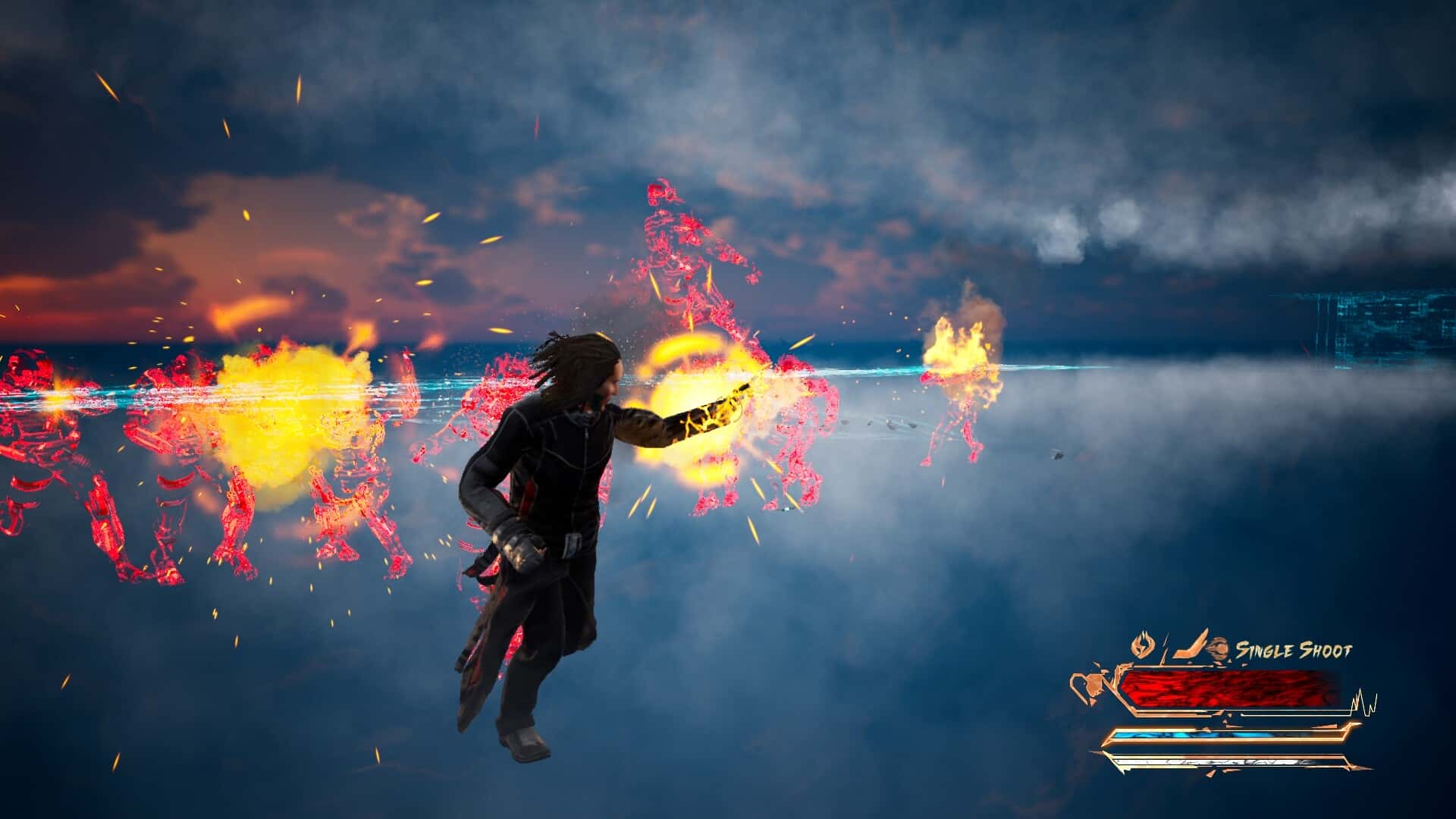This screenshot has width=1456, height=819.
Task: Click the Single Shoot fire mode label
Action: click(x=1294, y=650)
